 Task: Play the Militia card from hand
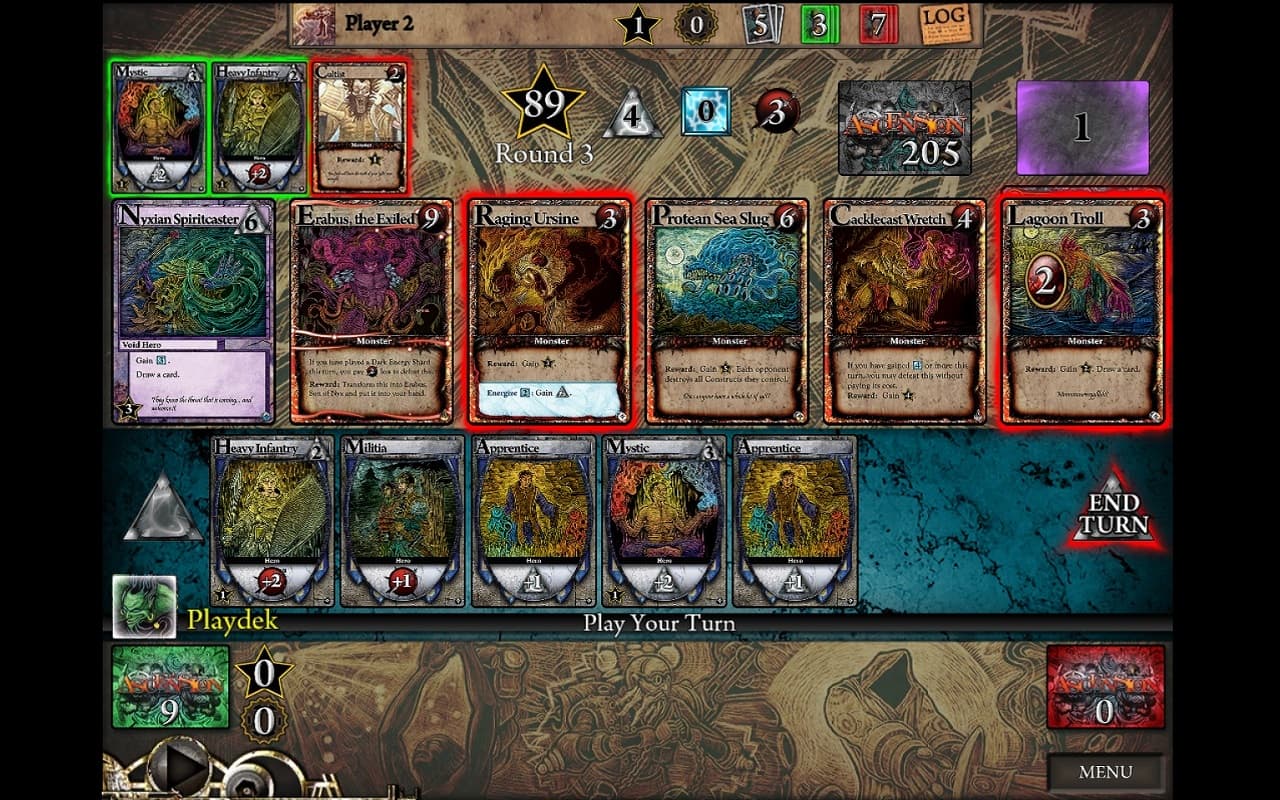coord(402,521)
